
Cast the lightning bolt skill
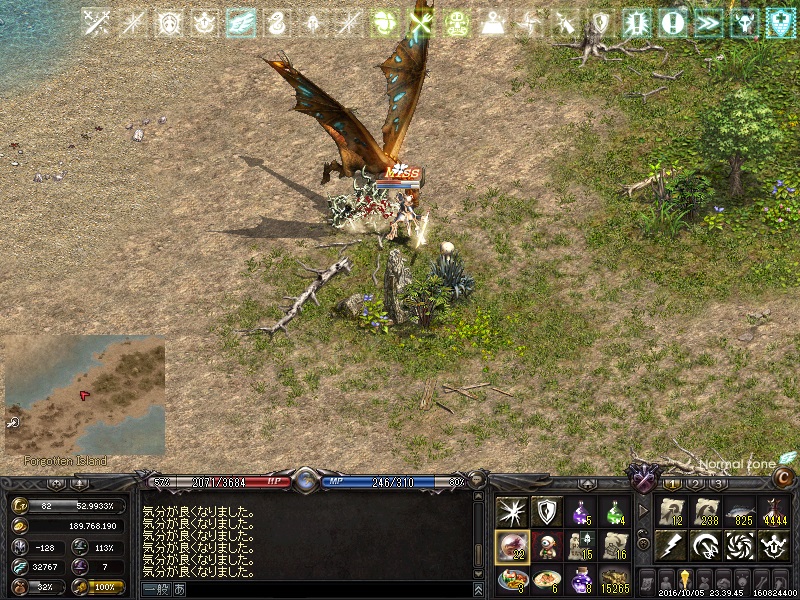tap(671, 545)
